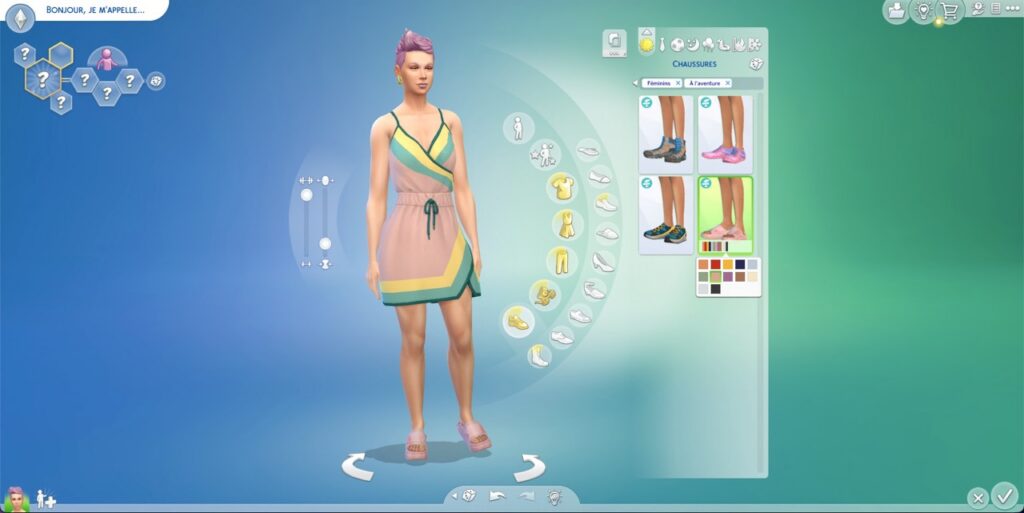Open the yellow shirt tops category
Viewport: 1024px width, 513px height.
point(563,187)
